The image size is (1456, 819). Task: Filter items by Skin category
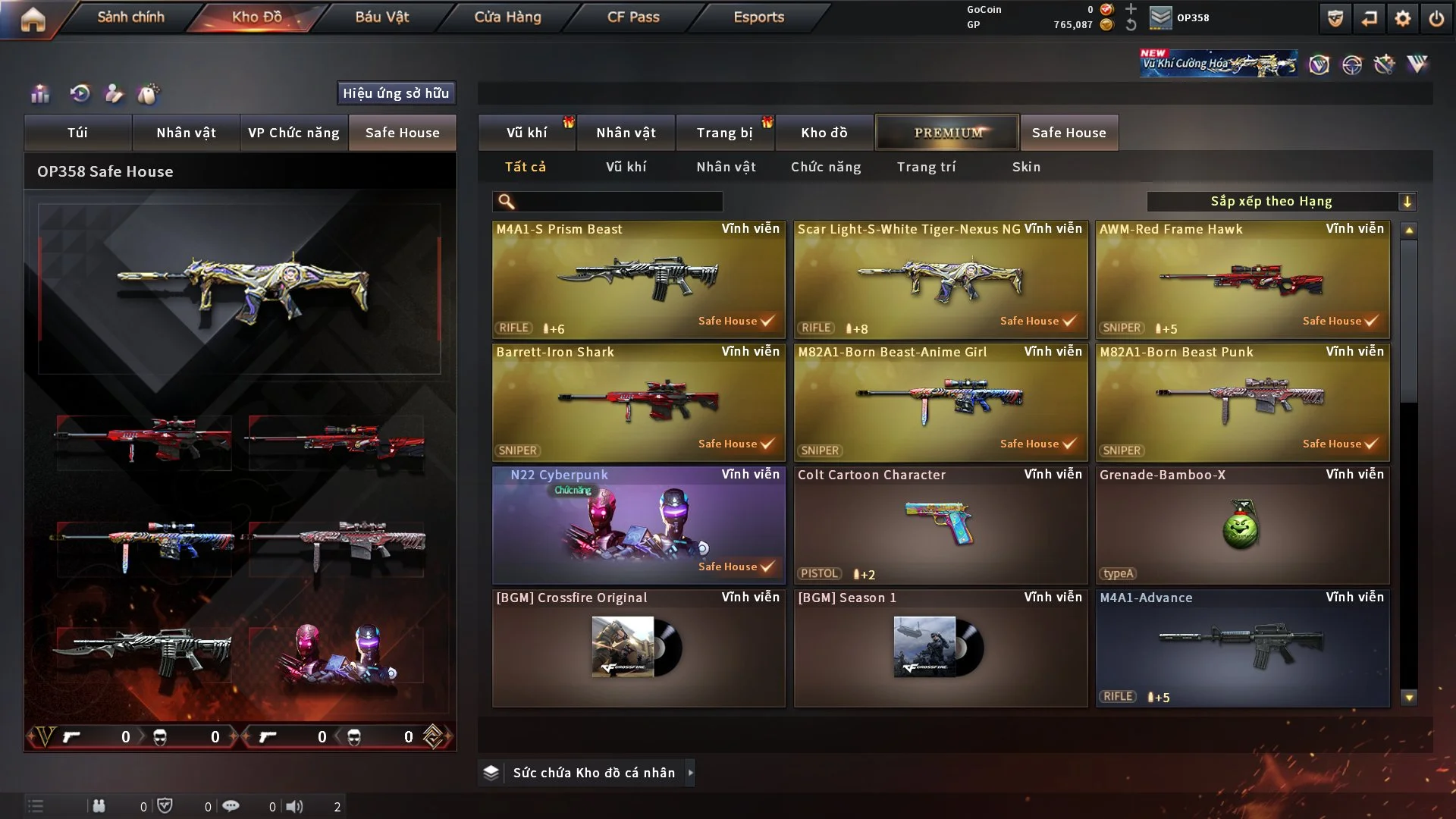[x=1026, y=167]
